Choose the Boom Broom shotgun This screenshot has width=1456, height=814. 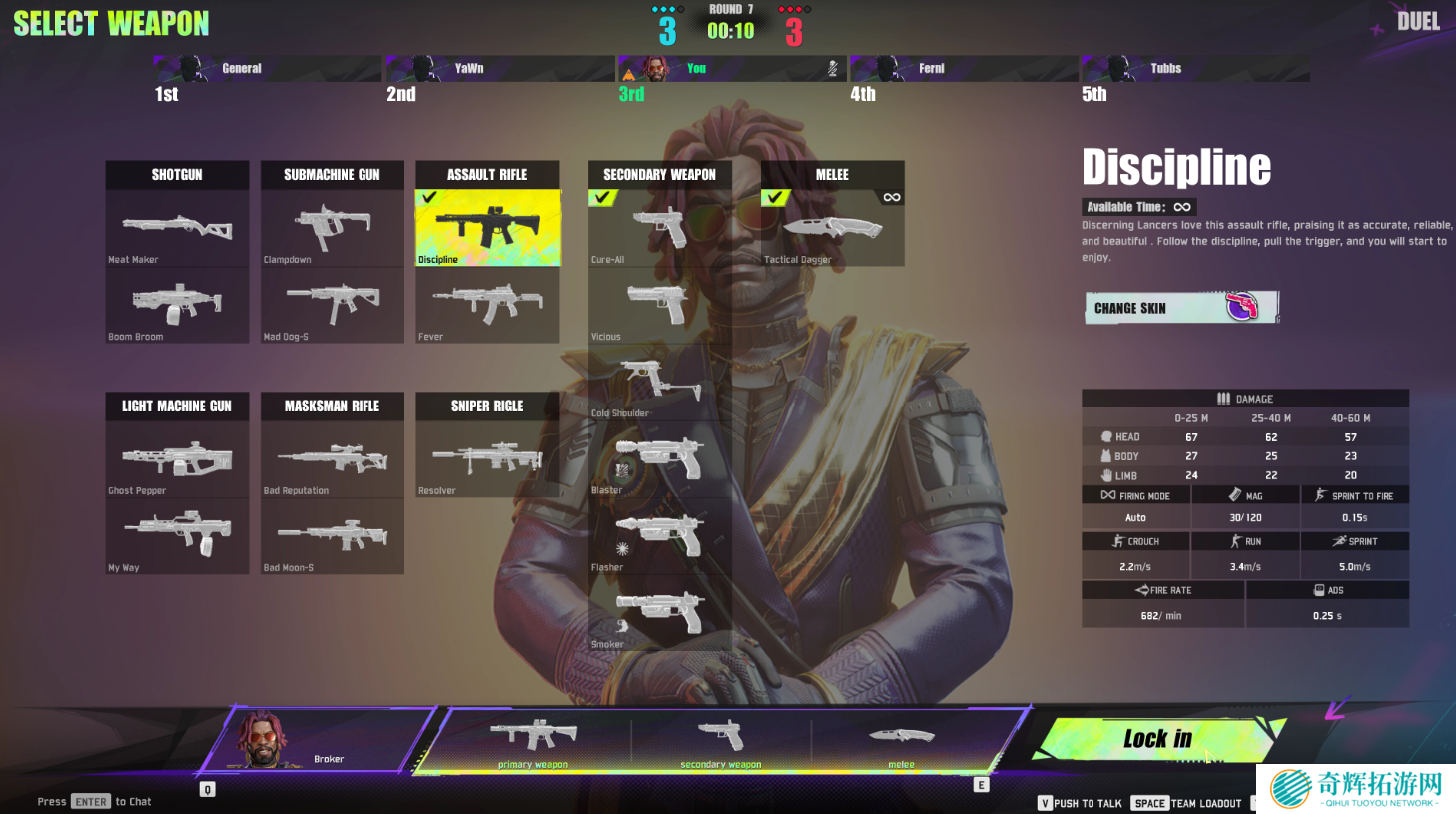click(x=177, y=305)
